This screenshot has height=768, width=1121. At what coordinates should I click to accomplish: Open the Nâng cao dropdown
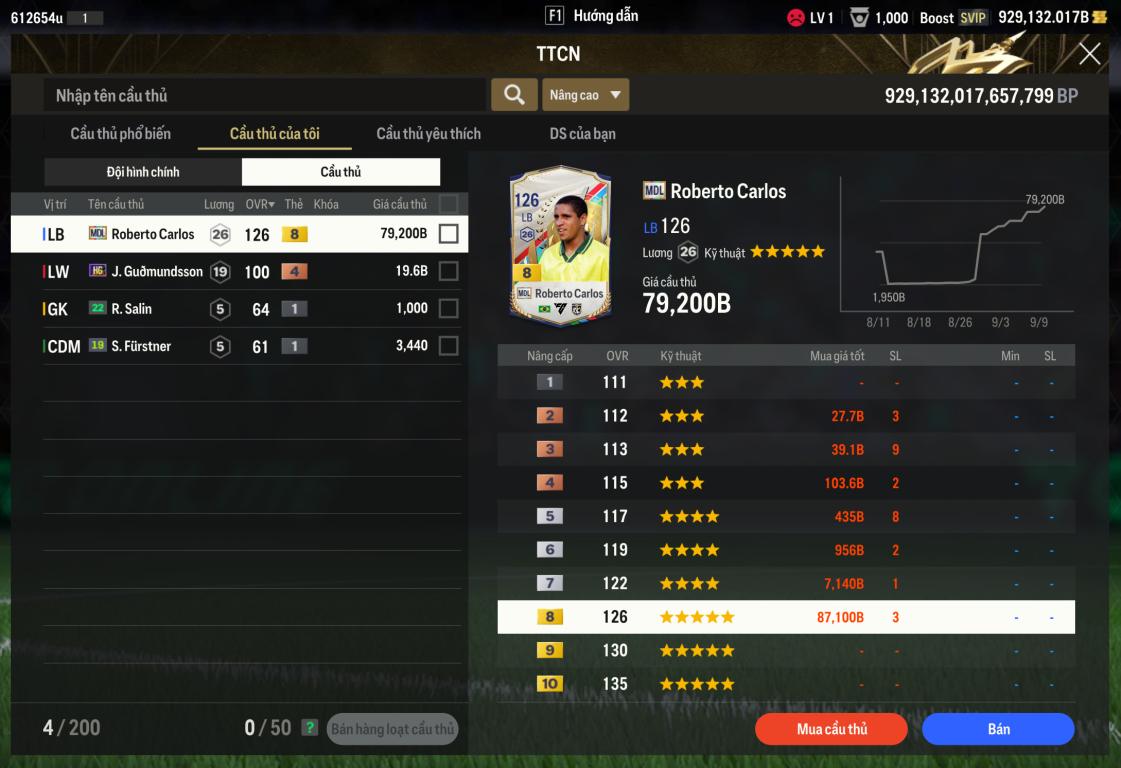coord(586,95)
